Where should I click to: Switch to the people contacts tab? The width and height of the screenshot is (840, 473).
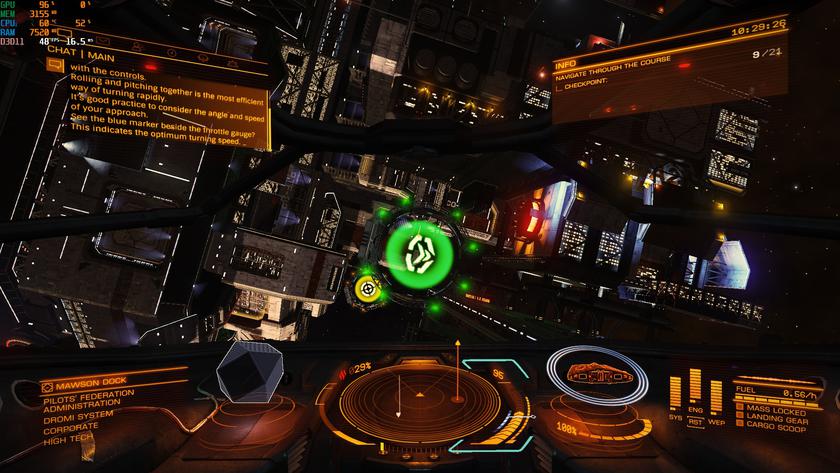click(x=139, y=48)
